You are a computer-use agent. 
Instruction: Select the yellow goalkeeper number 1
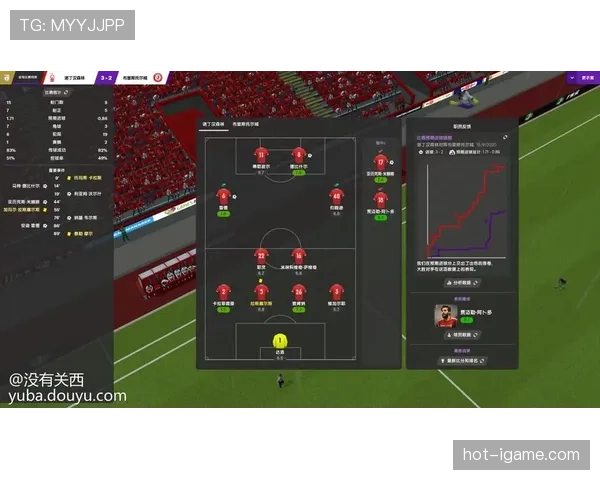click(x=279, y=342)
